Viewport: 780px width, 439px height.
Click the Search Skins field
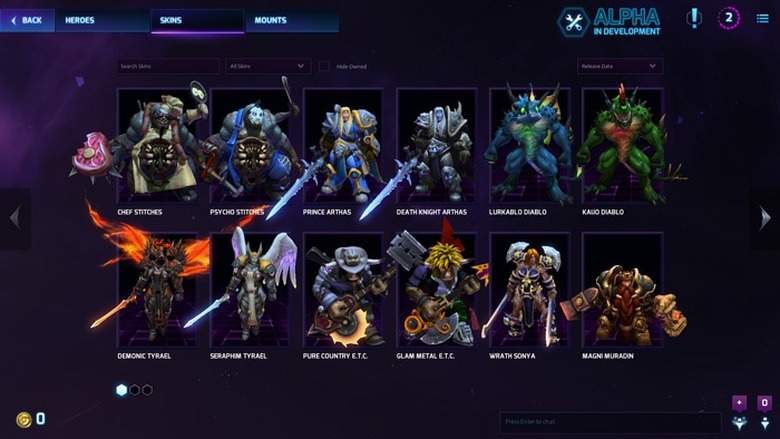pos(167,67)
